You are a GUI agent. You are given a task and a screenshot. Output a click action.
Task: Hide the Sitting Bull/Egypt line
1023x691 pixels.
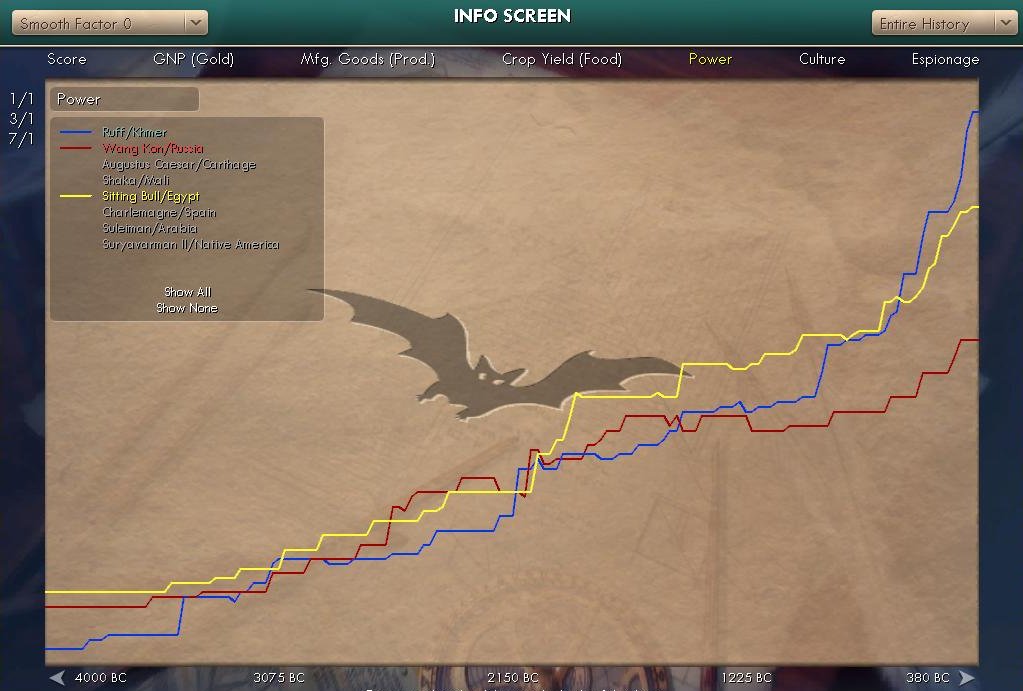coord(150,196)
